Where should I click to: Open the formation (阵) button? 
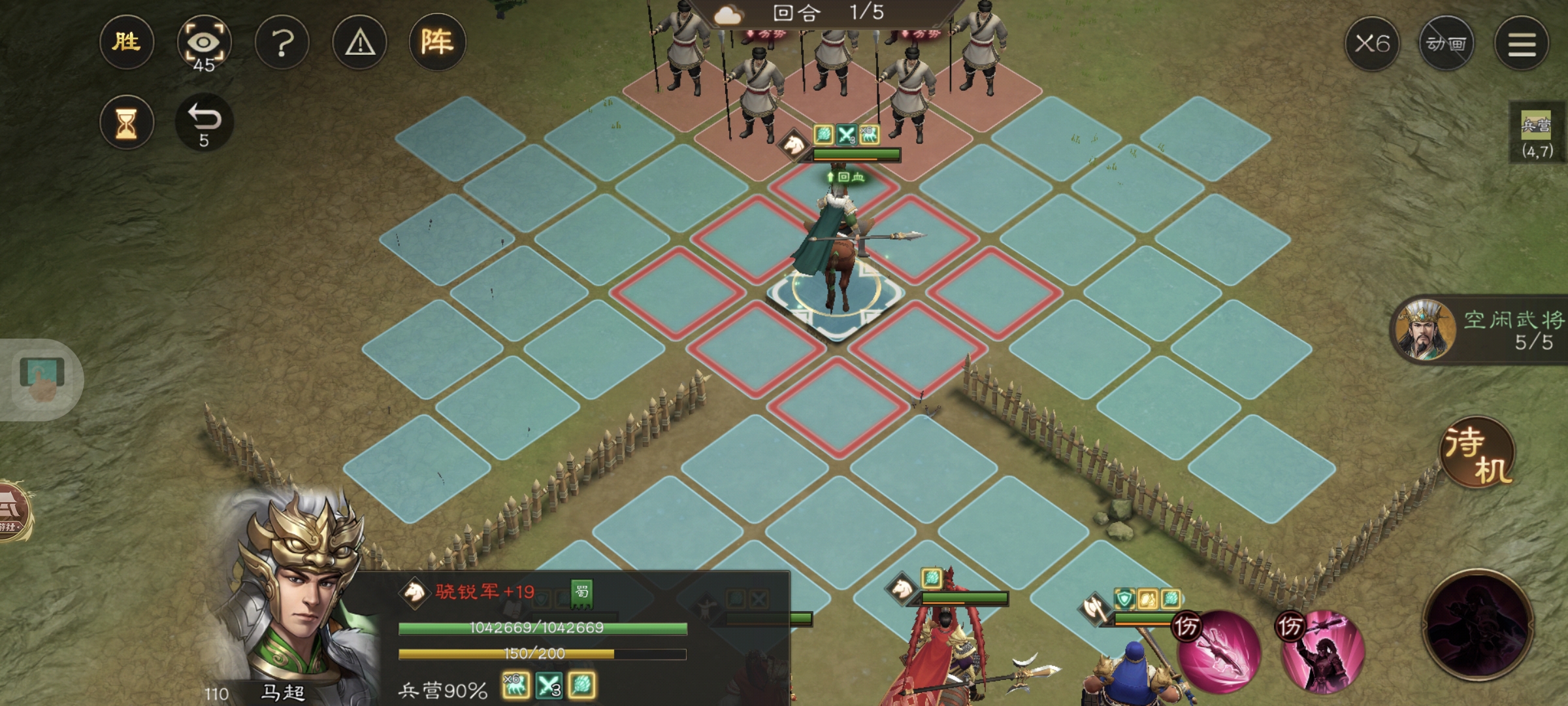coord(437,42)
